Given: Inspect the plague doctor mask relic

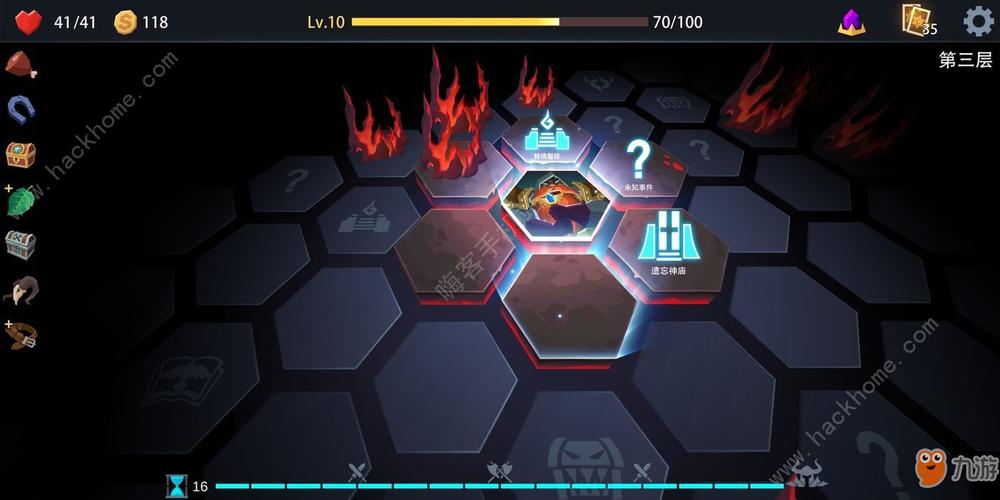Looking at the screenshot, I should [20, 290].
